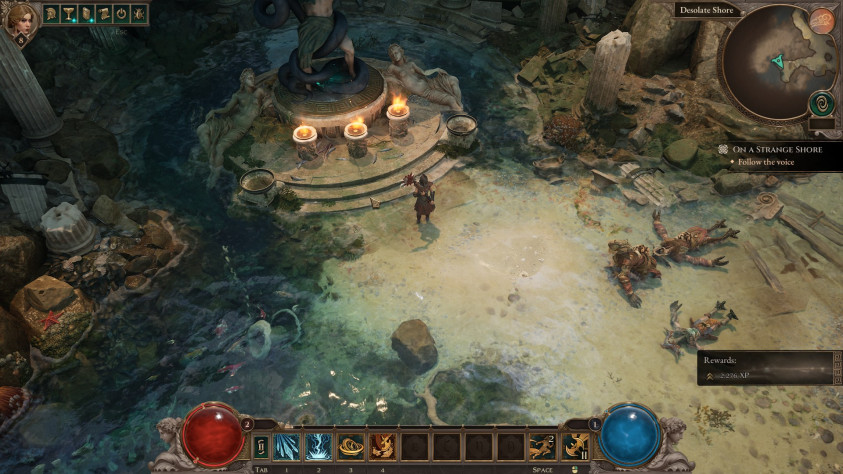Open the character portrait panel

click(x=20, y=19)
